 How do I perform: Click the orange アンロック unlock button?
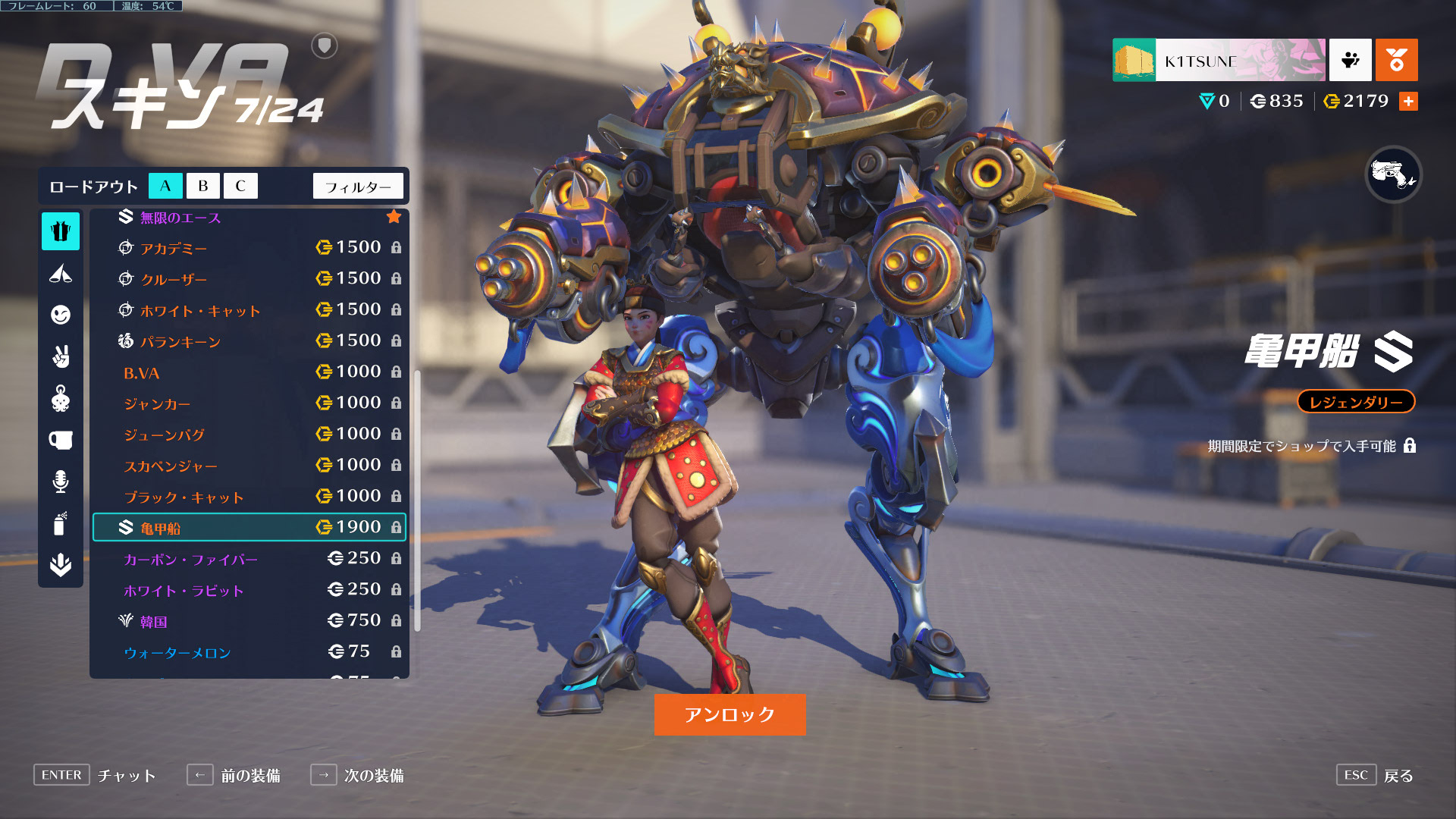coord(730,714)
